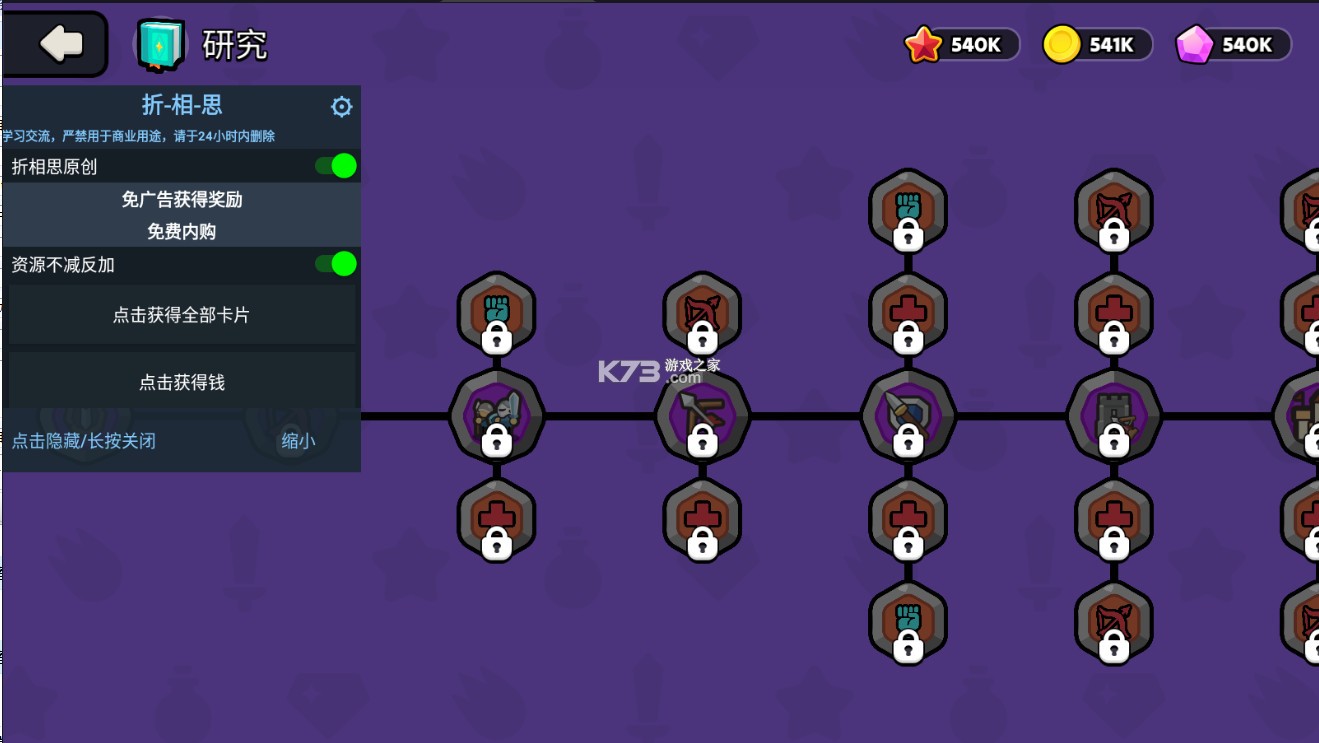Select the locked stone tower research node
This screenshot has height=743, width=1319.
[1114, 416]
